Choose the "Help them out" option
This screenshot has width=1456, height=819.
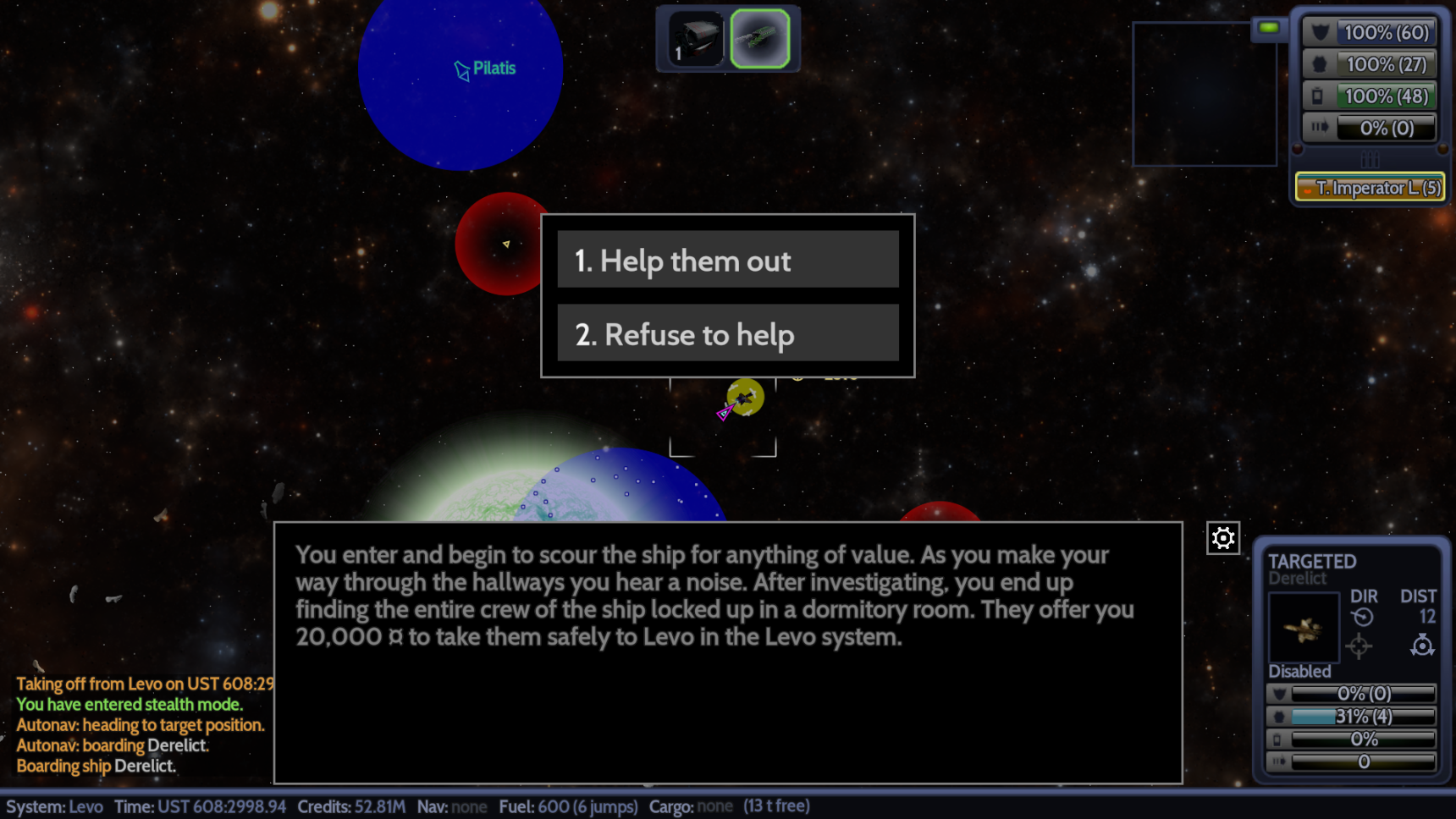(x=728, y=260)
